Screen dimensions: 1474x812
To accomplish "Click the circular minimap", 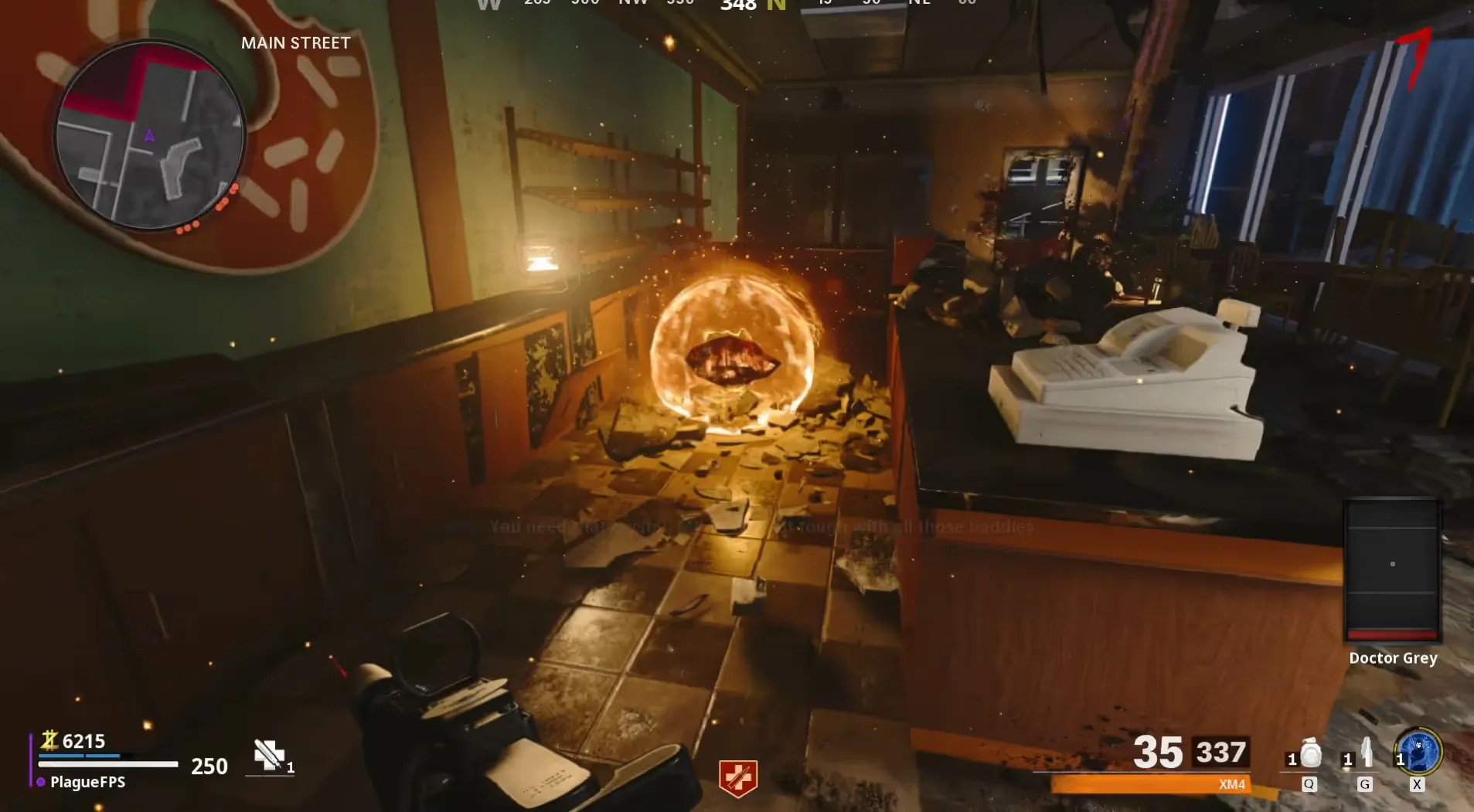I will coord(150,137).
